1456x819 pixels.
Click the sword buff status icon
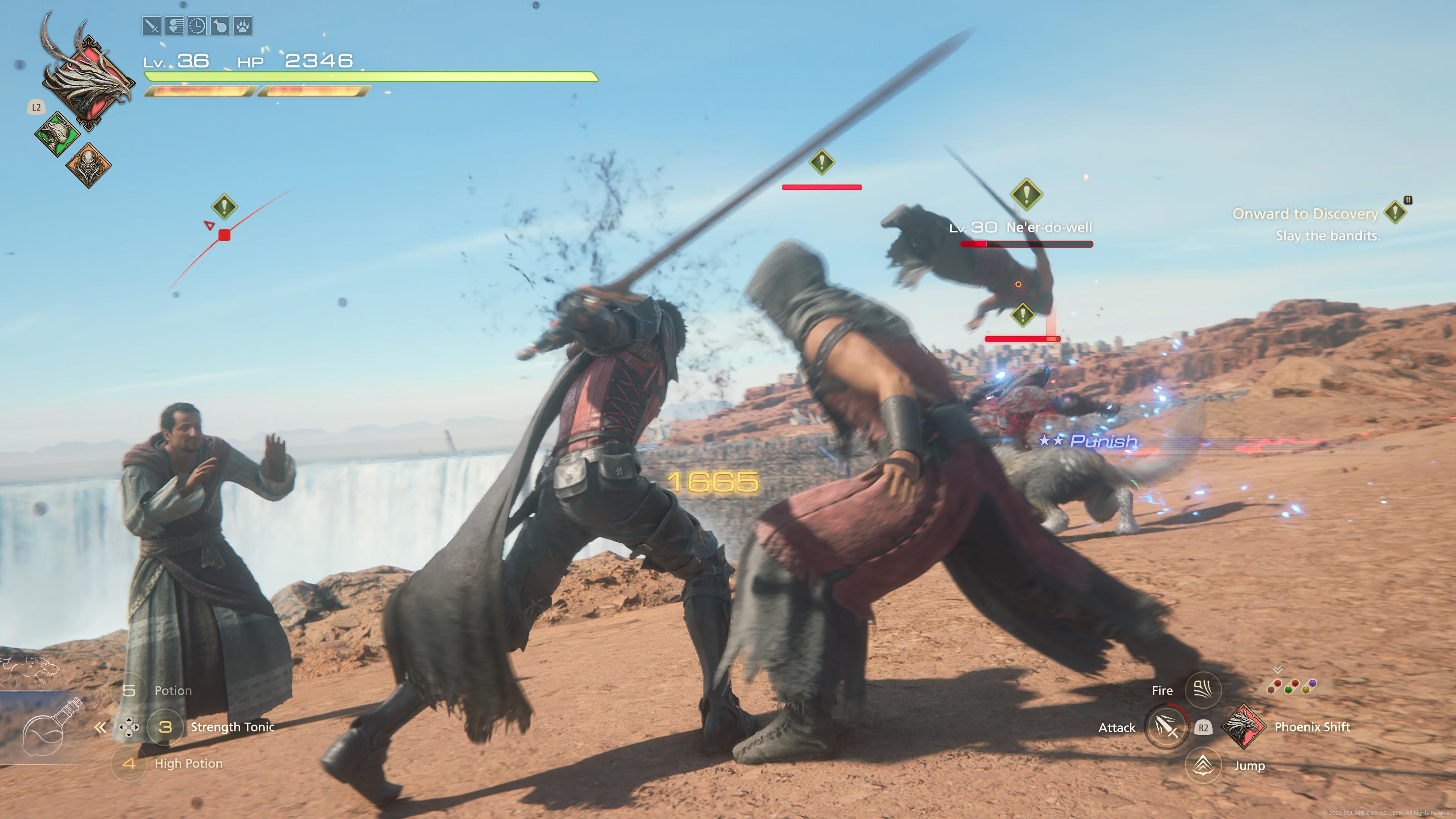point(152,26)
